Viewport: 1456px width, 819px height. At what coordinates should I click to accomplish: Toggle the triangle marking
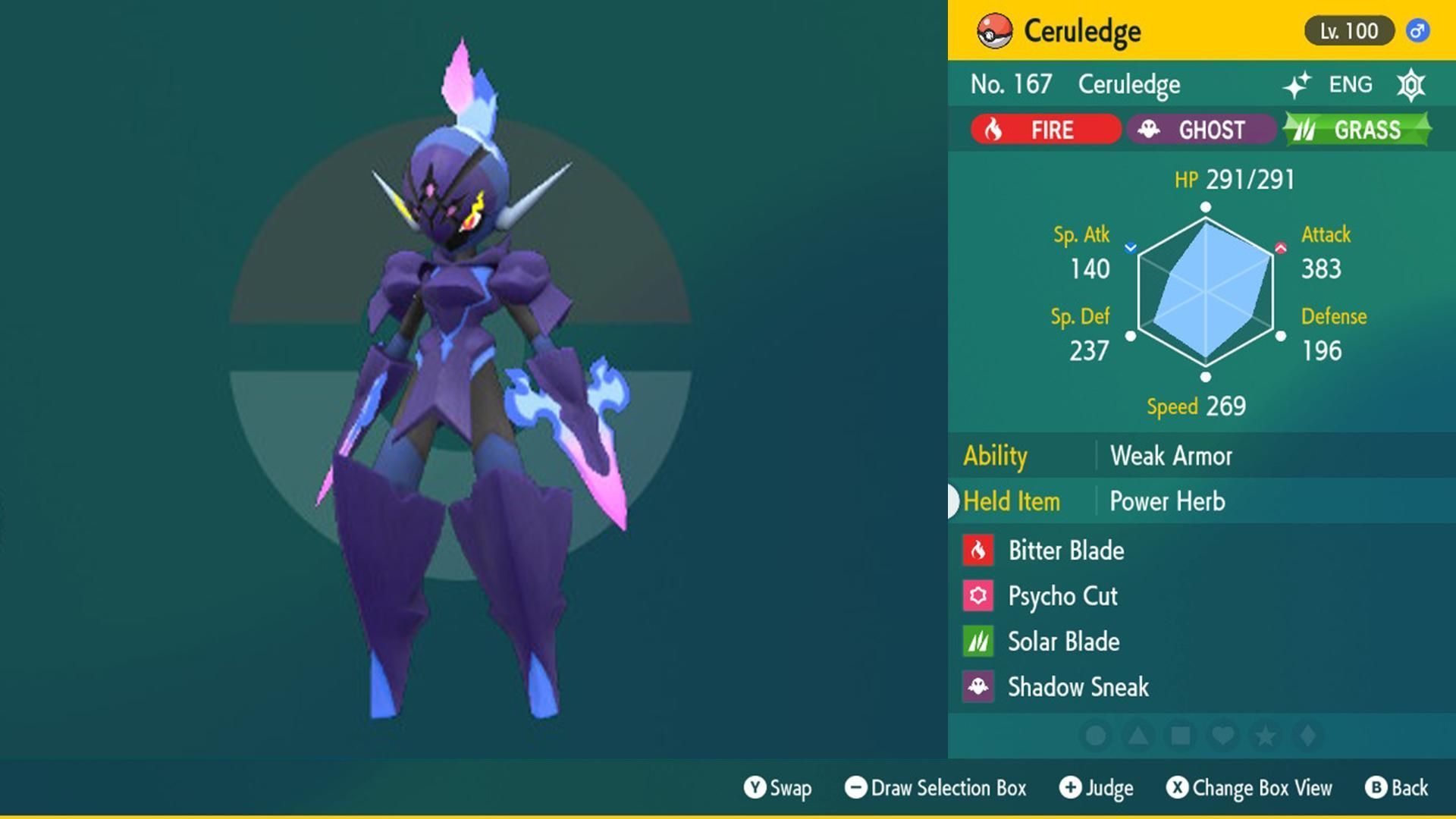coord(1137,736)
